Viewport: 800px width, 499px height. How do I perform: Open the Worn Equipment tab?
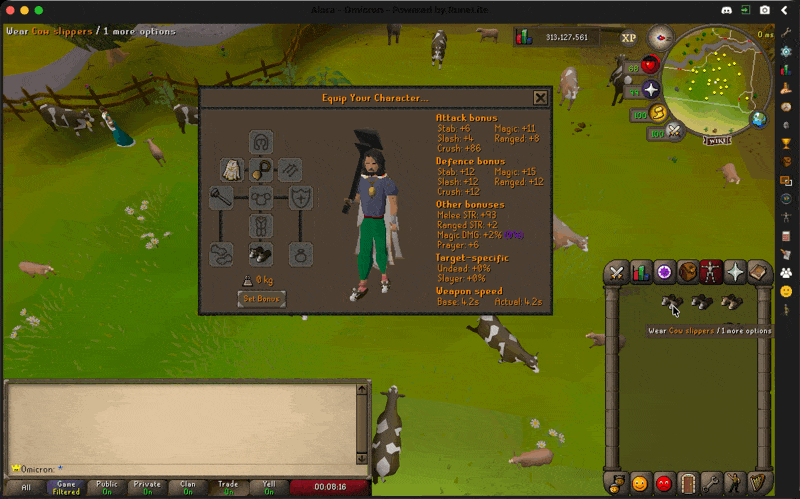(711, 272)
